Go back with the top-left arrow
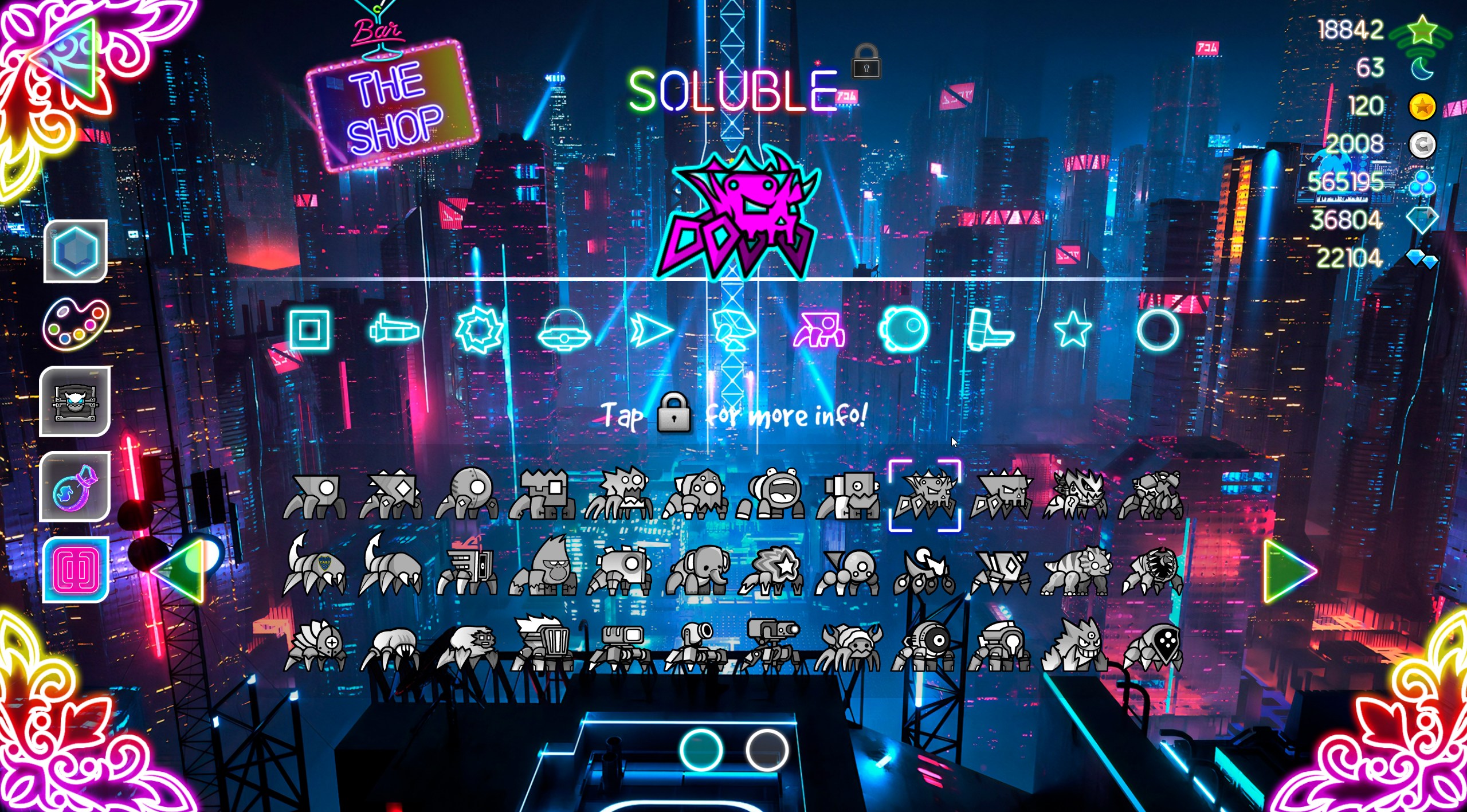Screen dimensions: 1467x812 pyautogui.click(x=64, y=57)
